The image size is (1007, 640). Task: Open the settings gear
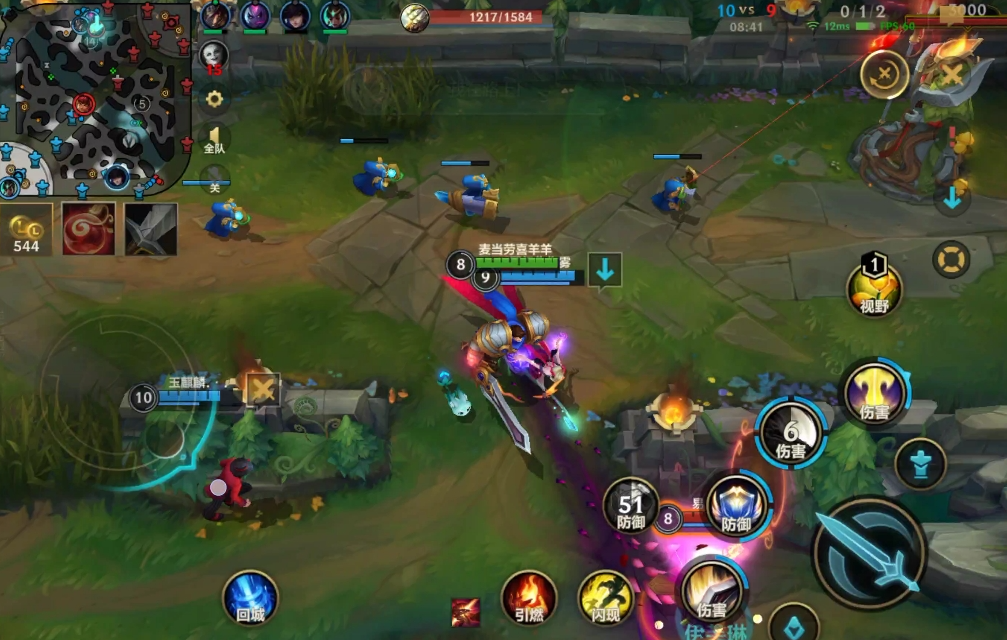click(213, 98)
